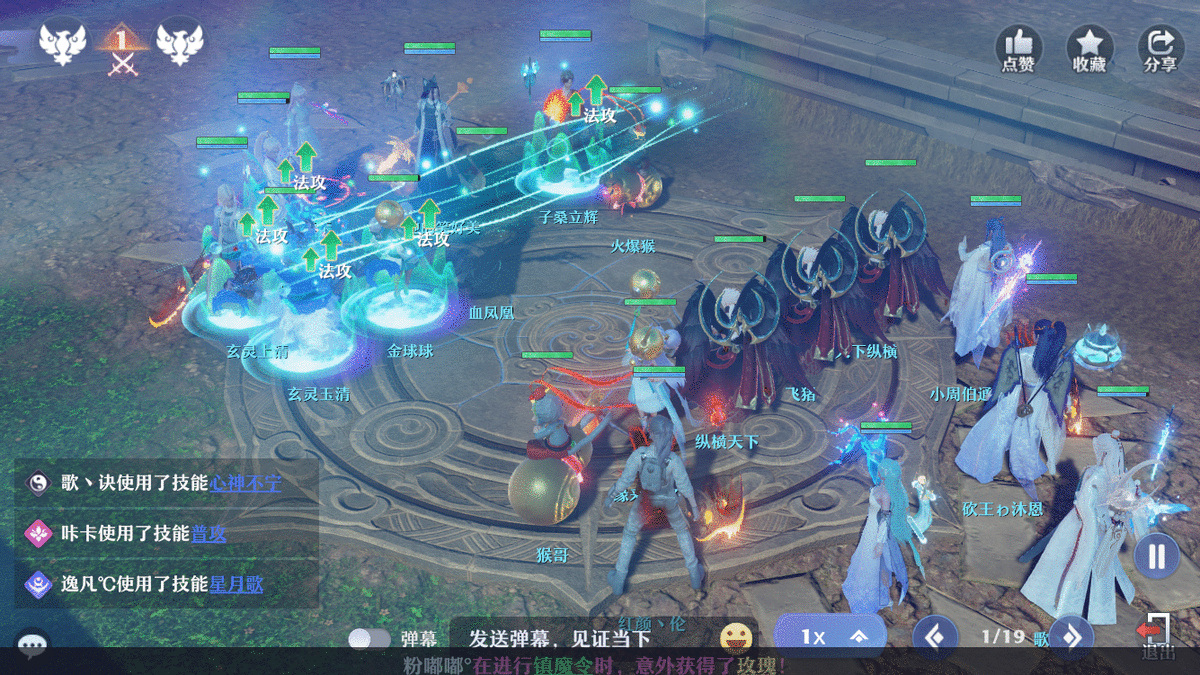Screen dimensions: 1200x675
Task: Open the chat speech bubble icon
Action: pos(33,647)
